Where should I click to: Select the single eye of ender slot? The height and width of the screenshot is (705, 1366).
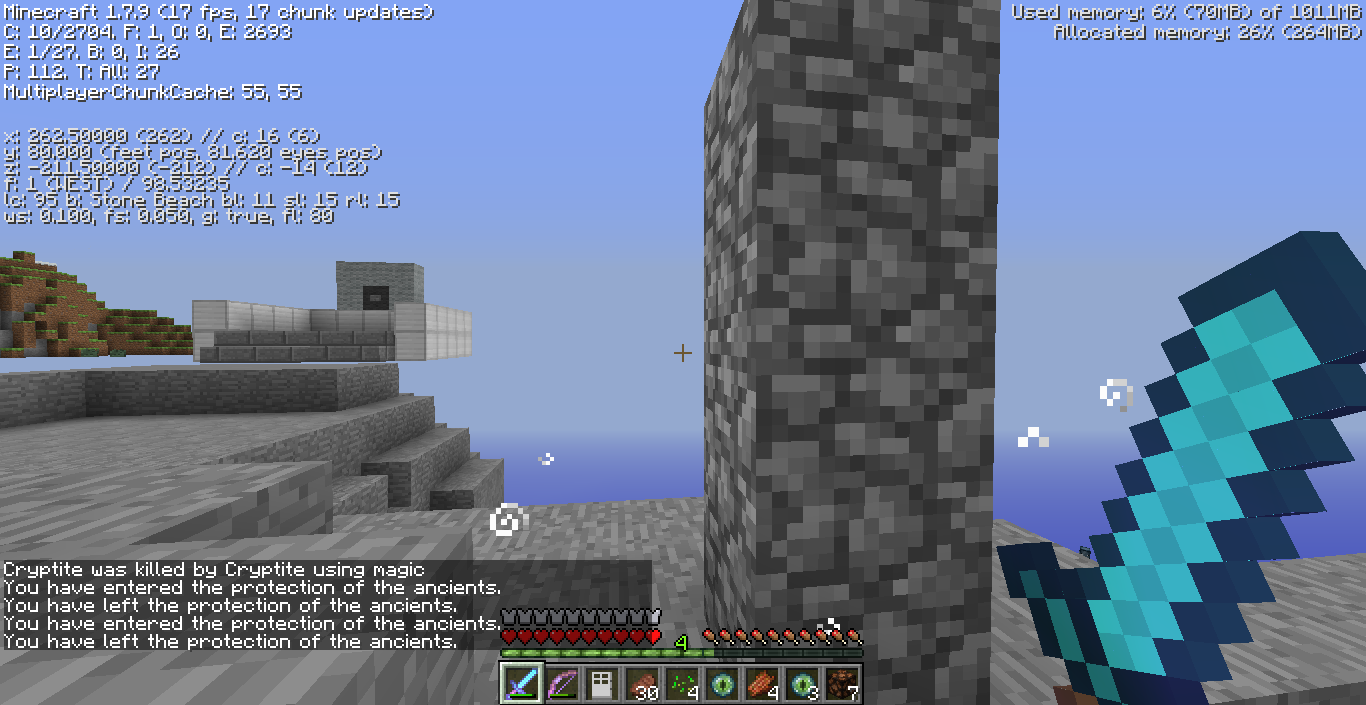point(722,684)
